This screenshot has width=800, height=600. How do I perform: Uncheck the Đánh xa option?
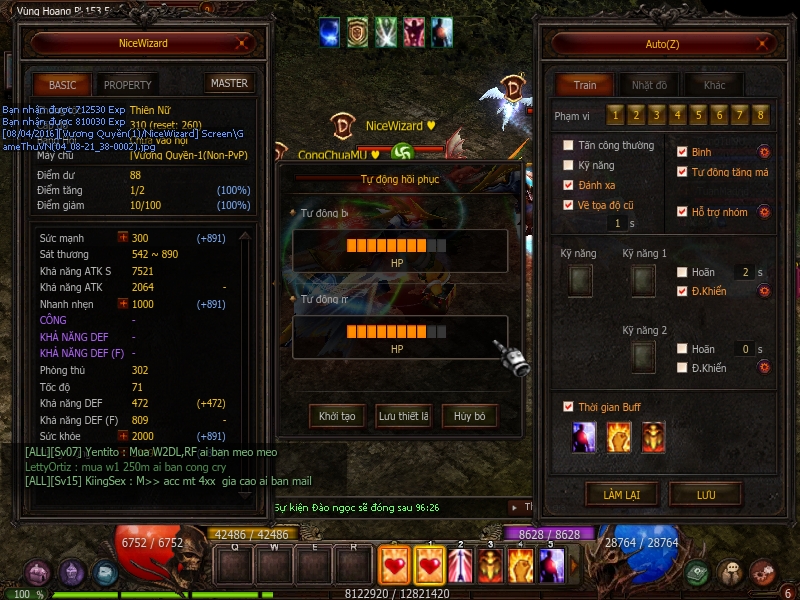coord(569,185)
